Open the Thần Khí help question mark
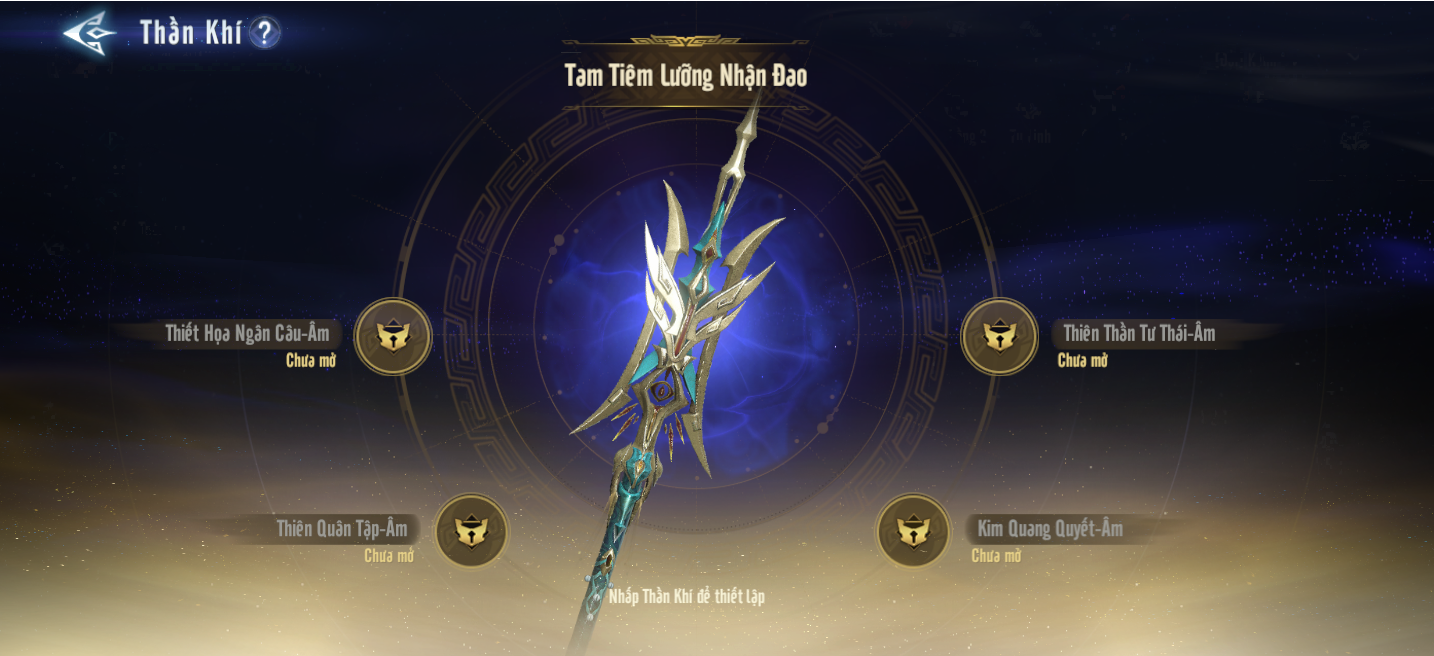Viewport: 1434px width, 656px height. (264, 33)
